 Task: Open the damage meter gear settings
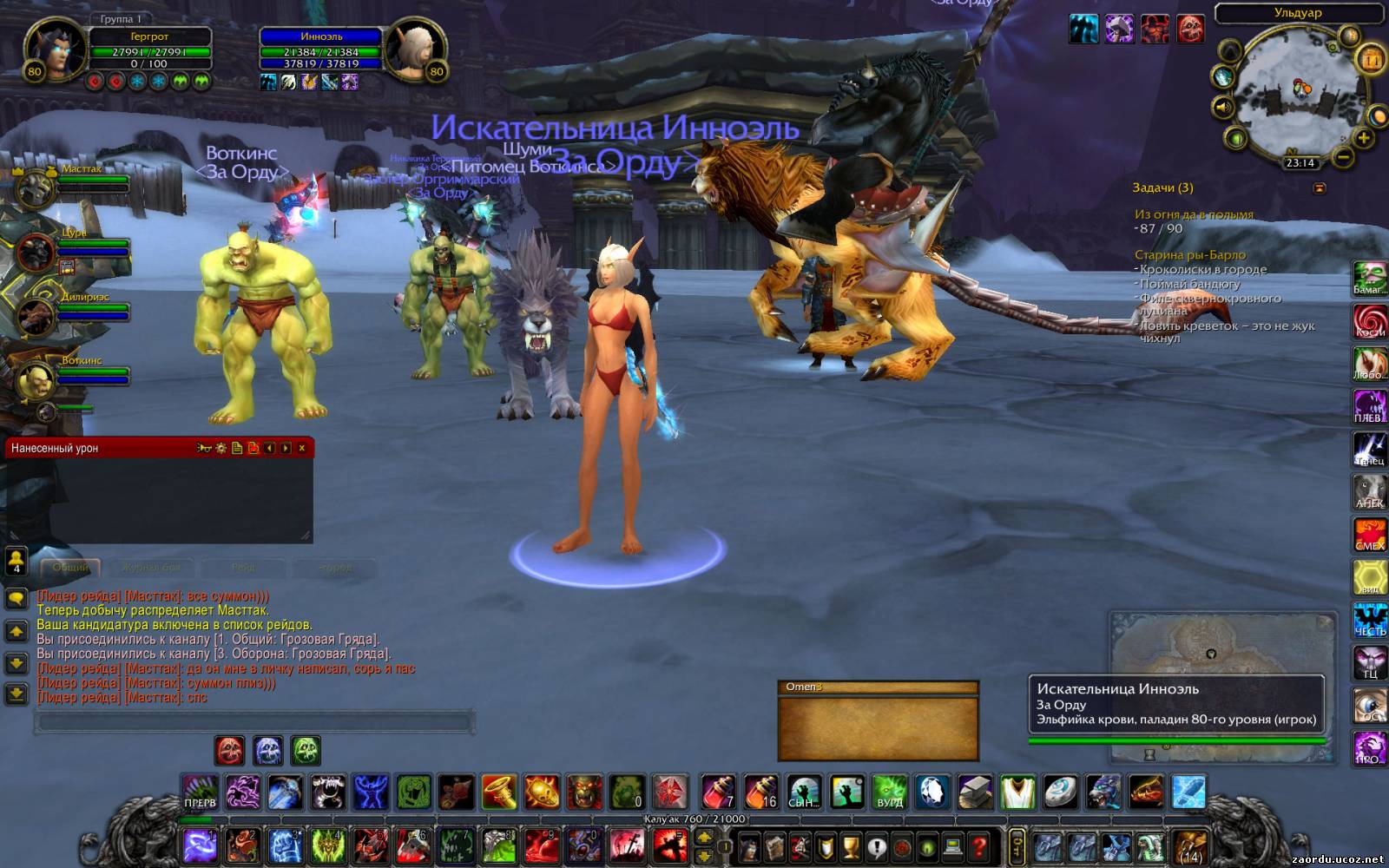[221, 448]
